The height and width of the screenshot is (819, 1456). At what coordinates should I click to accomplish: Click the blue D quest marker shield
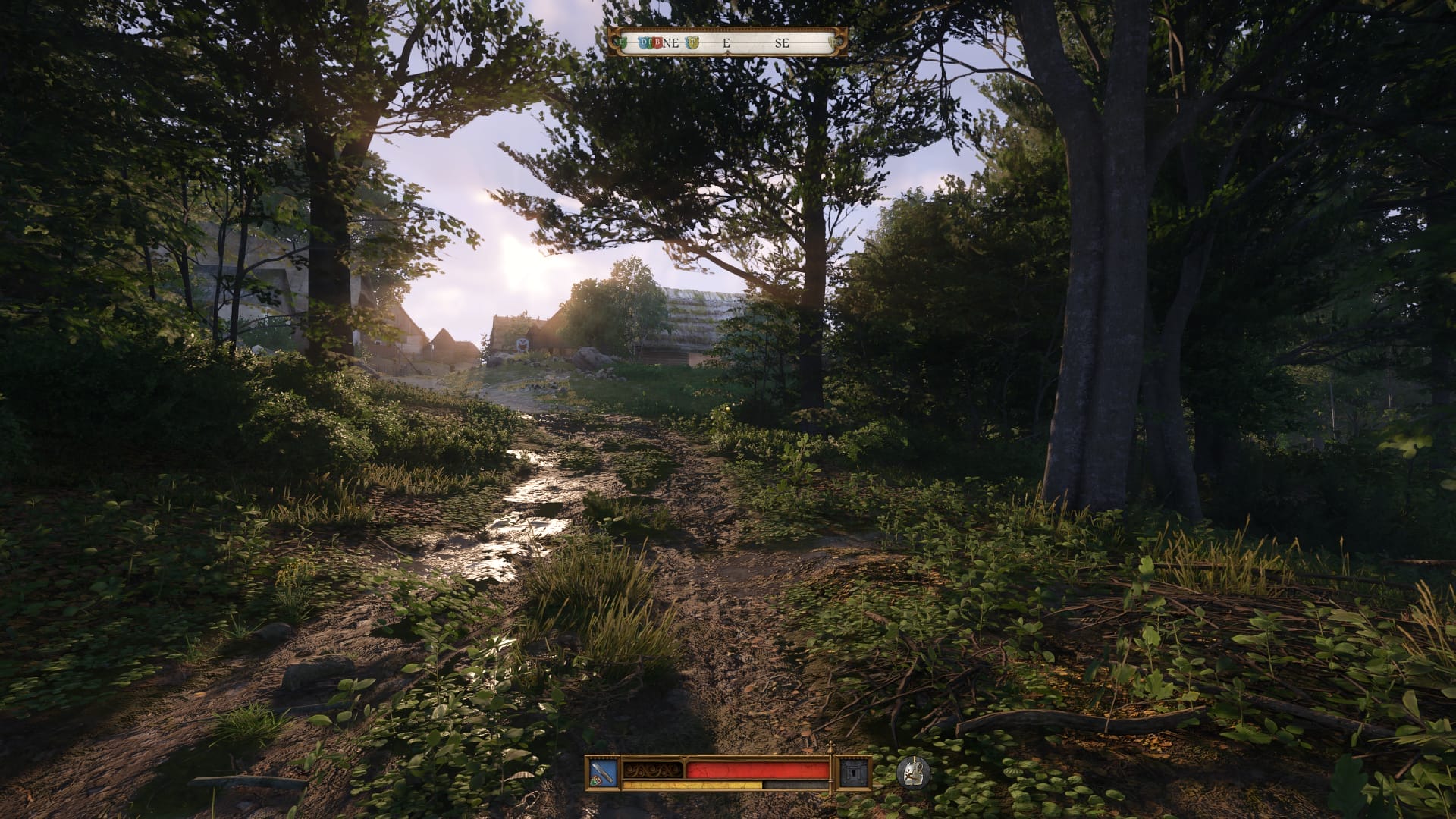coord(643,42)
